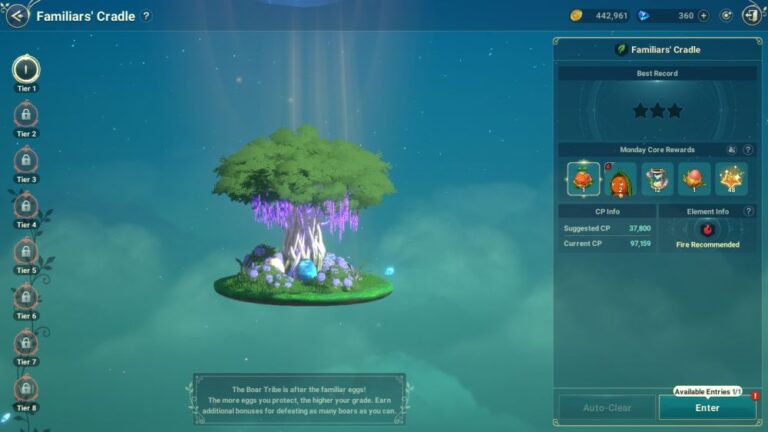Viewport: 768px width, 432px height.
Task: Open Familiars' Cradle help question mark
Action: point(147,16)
